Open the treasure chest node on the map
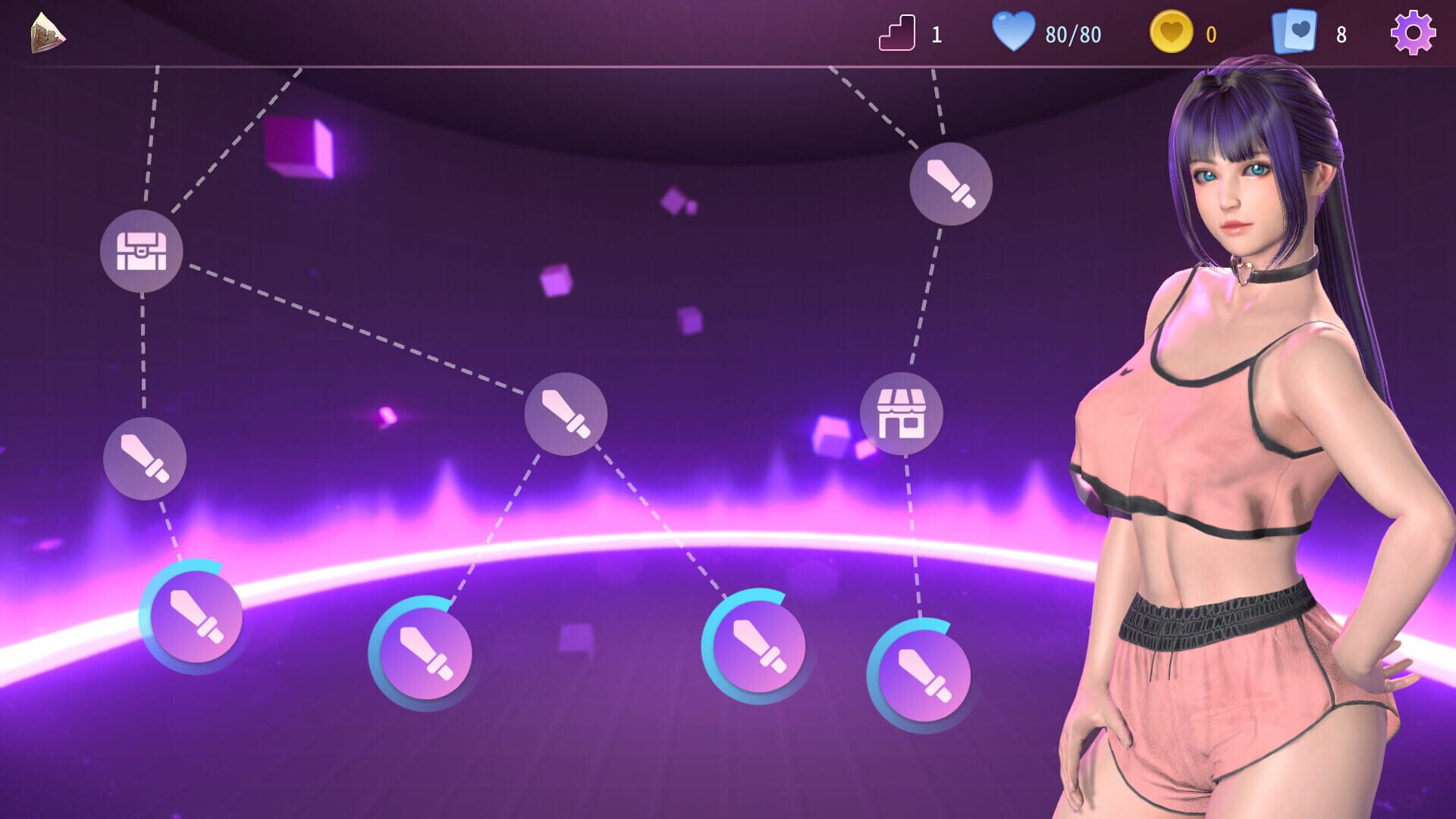This screenshot has width=1456, height=819. [144, 251]
